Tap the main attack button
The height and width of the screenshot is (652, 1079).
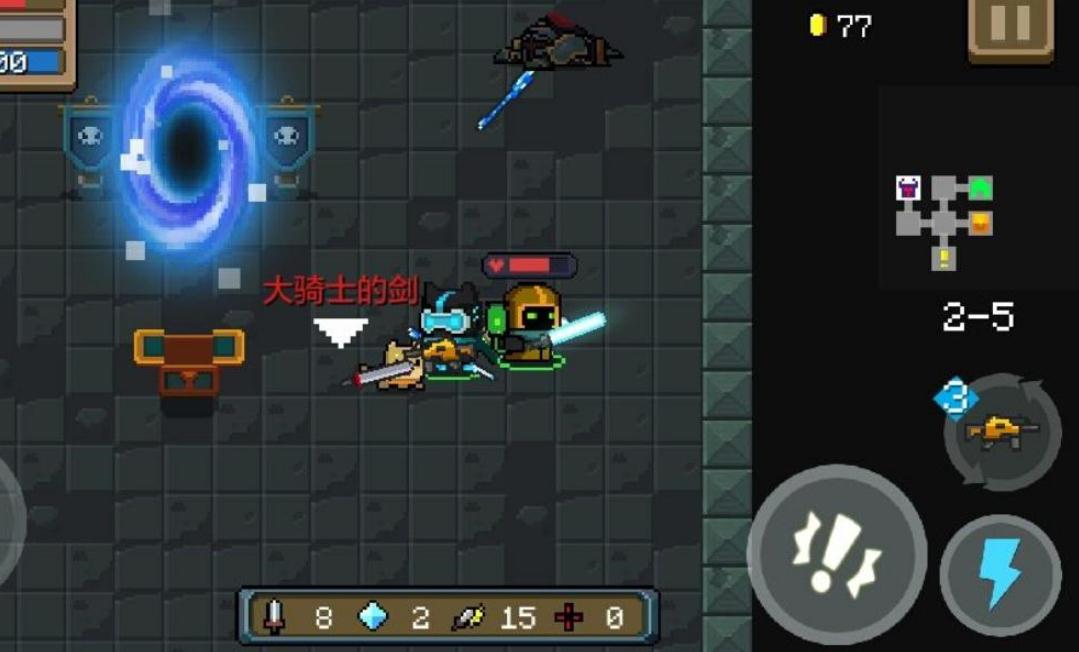837,554
